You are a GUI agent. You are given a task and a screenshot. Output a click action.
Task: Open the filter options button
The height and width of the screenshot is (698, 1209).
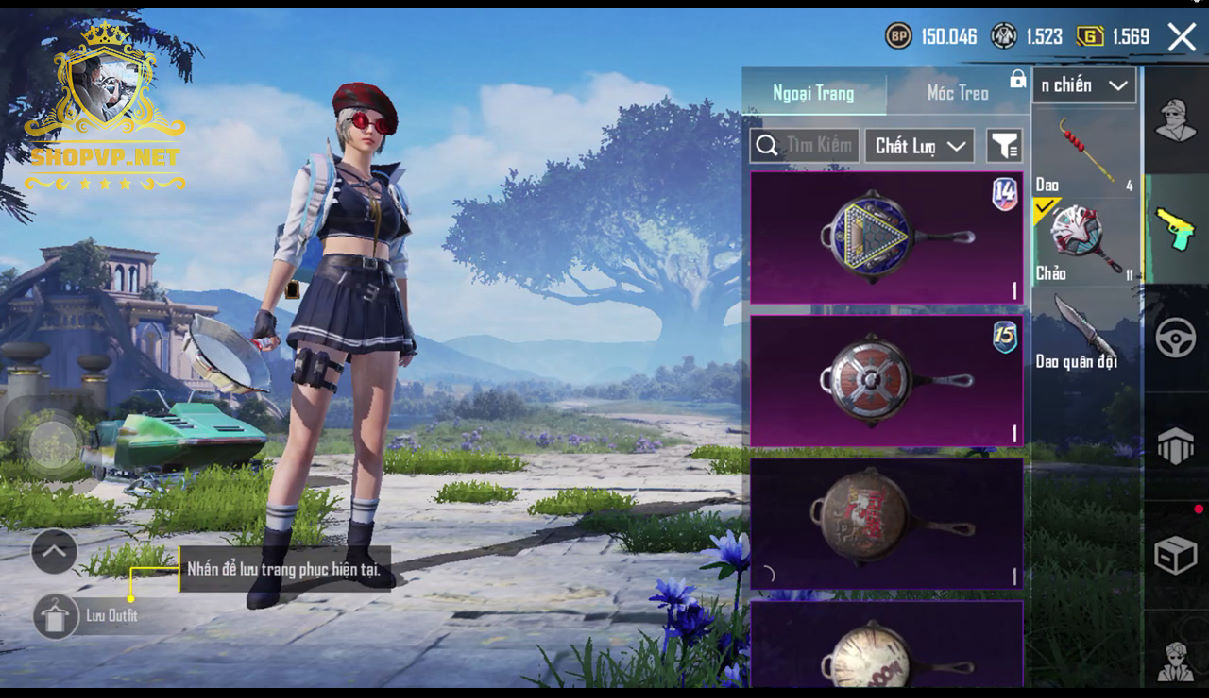pyautogui.click(x=1004, y=146)
